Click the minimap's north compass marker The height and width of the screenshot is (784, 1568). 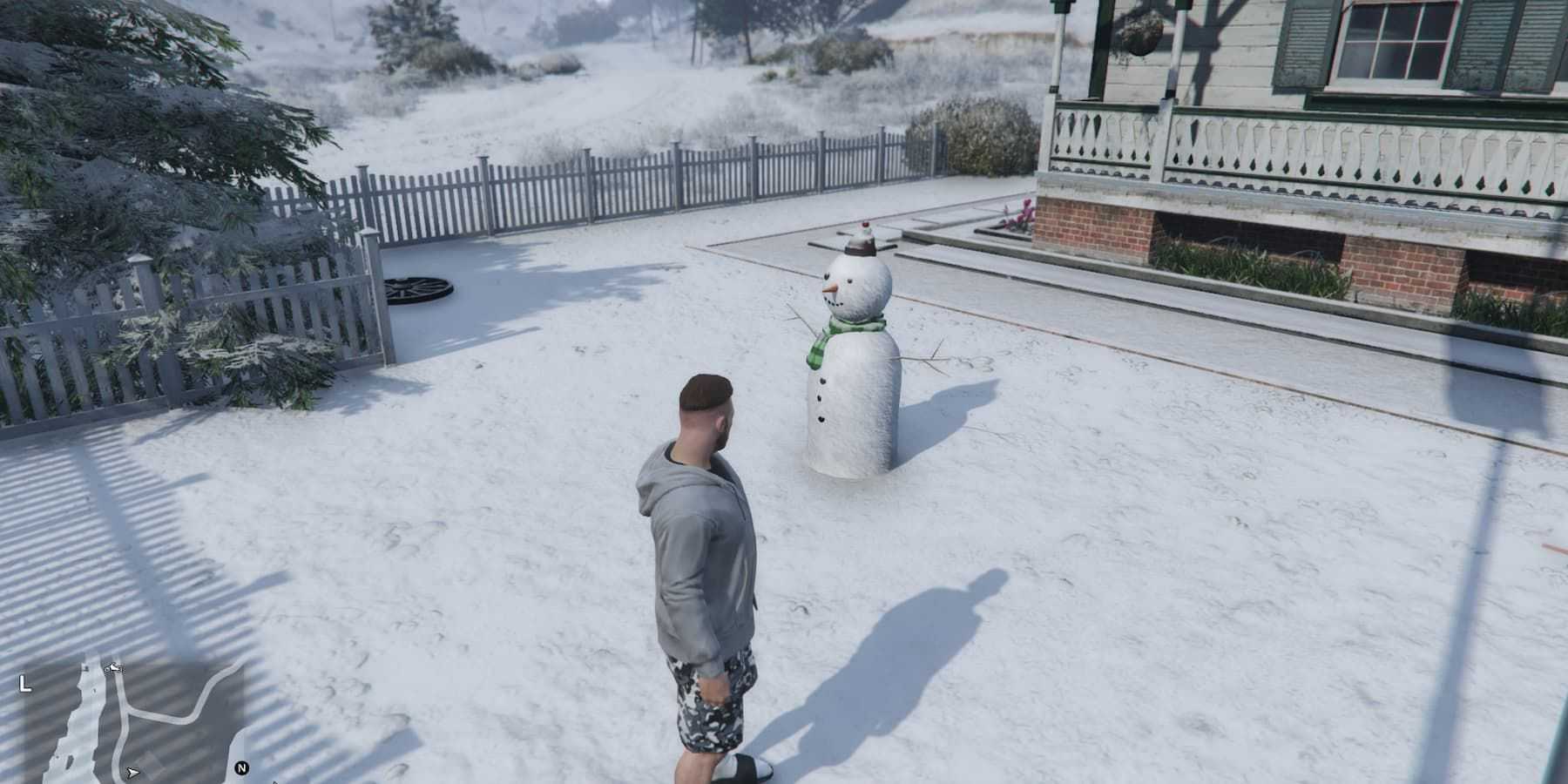pos(242,768)
